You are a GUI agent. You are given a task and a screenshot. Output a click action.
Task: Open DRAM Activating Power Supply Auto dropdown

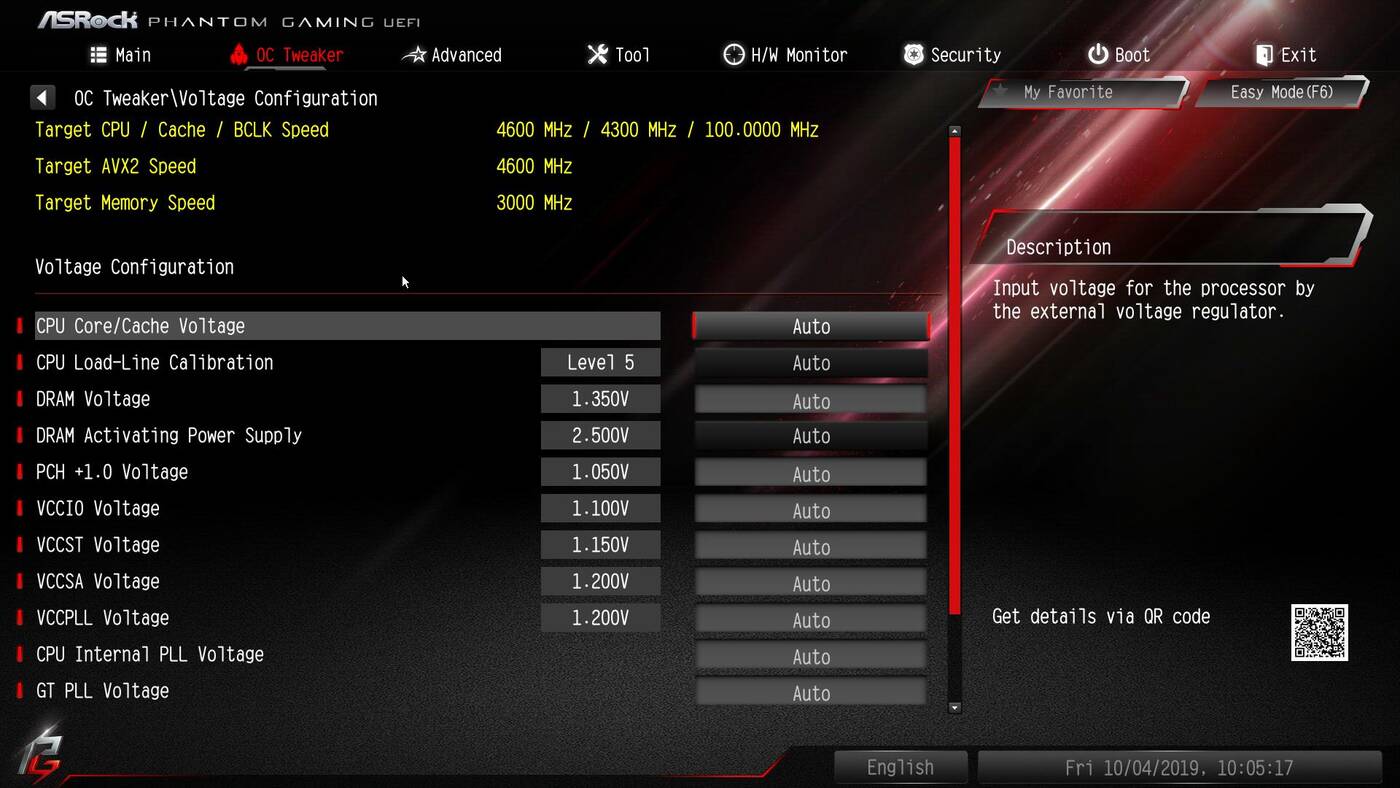pyautogui.click(x=811, y=436)
